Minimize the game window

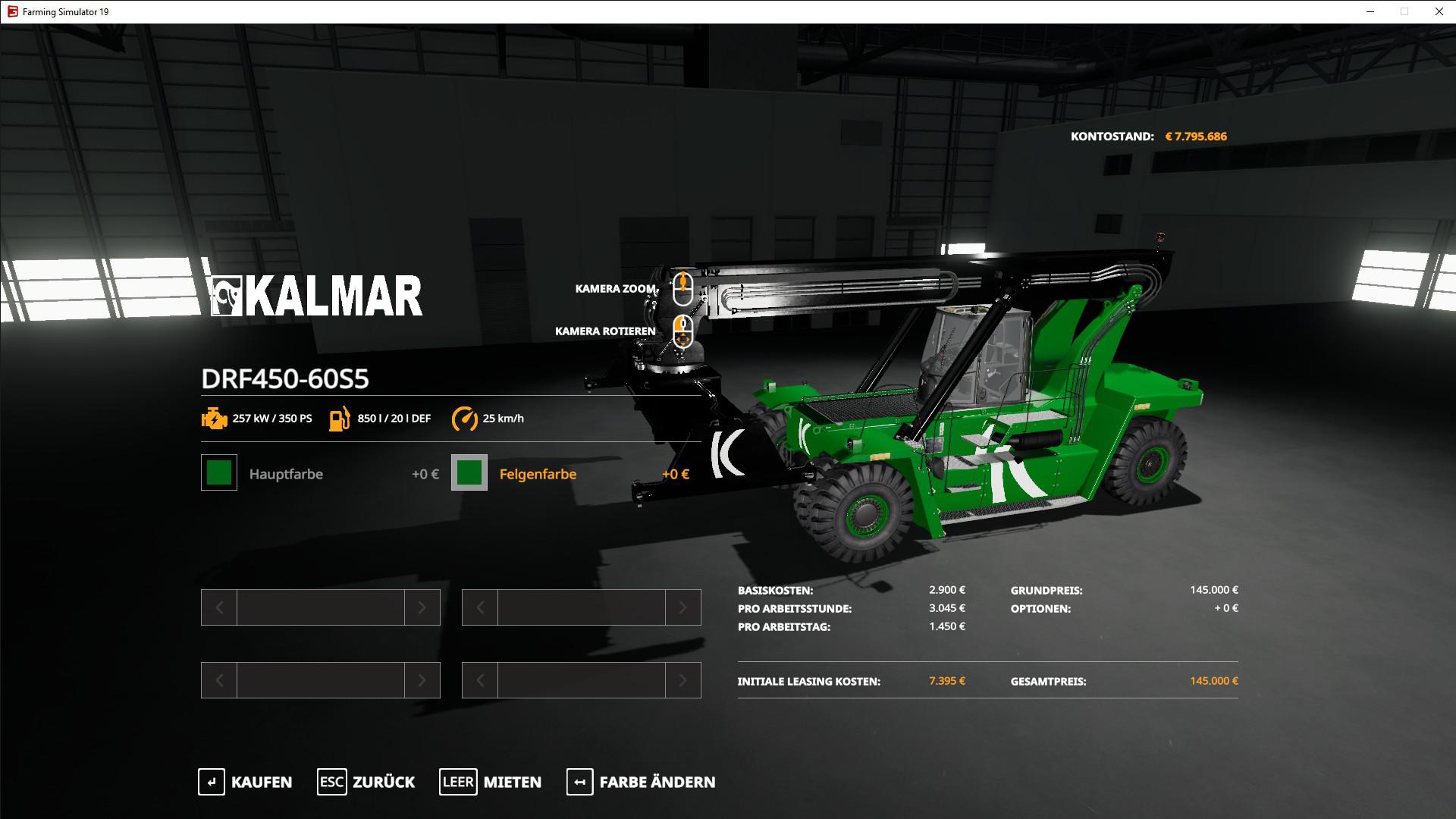coord(1370,11)
